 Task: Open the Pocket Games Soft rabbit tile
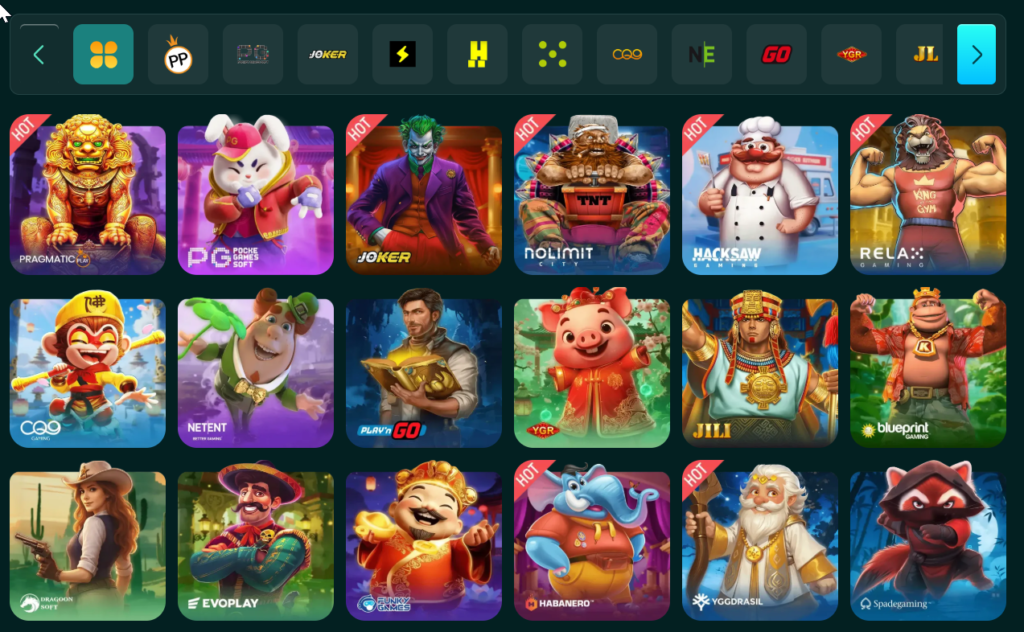coord(256,195)
